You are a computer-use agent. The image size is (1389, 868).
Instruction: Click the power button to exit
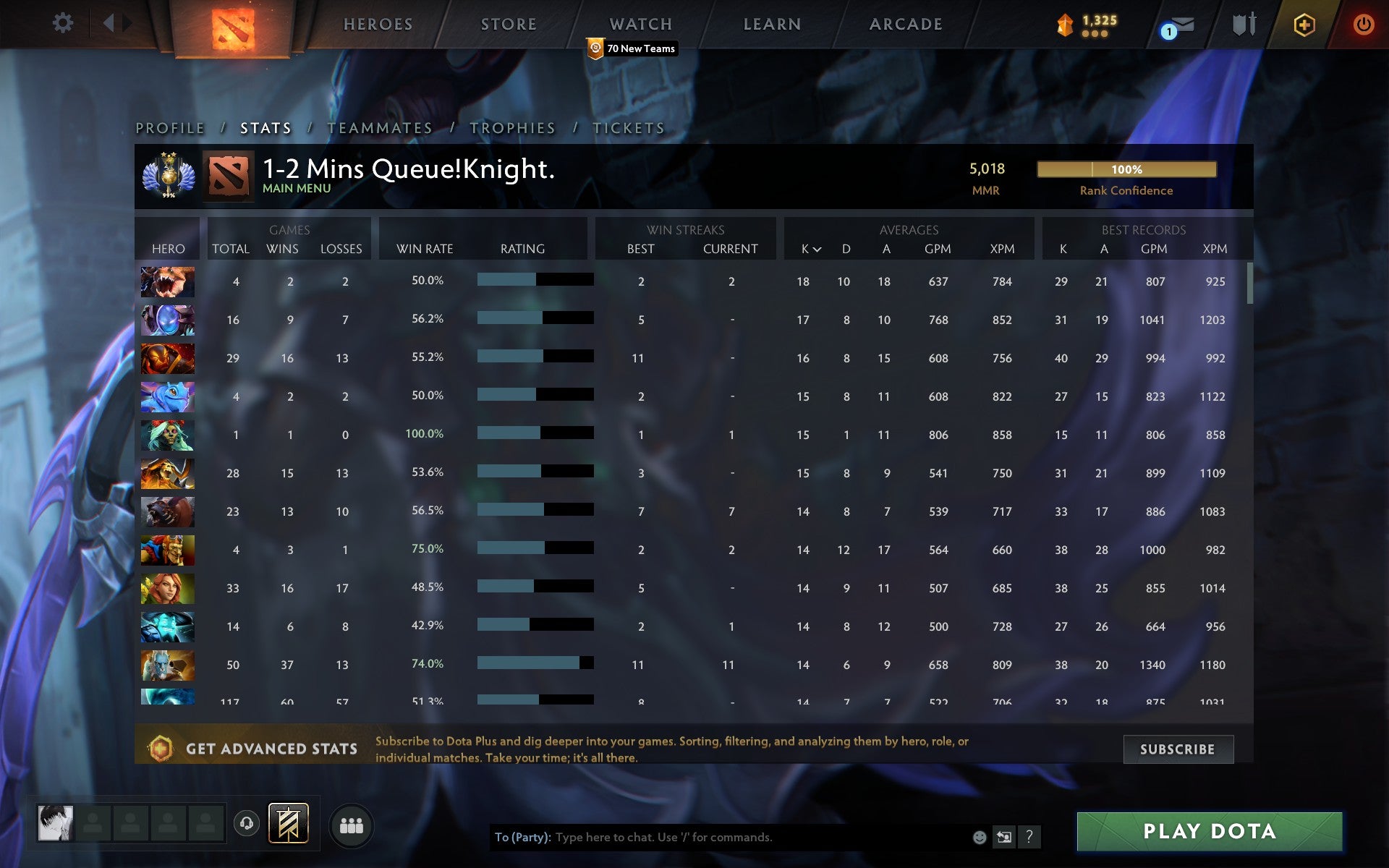click(x=1363, y=23)
